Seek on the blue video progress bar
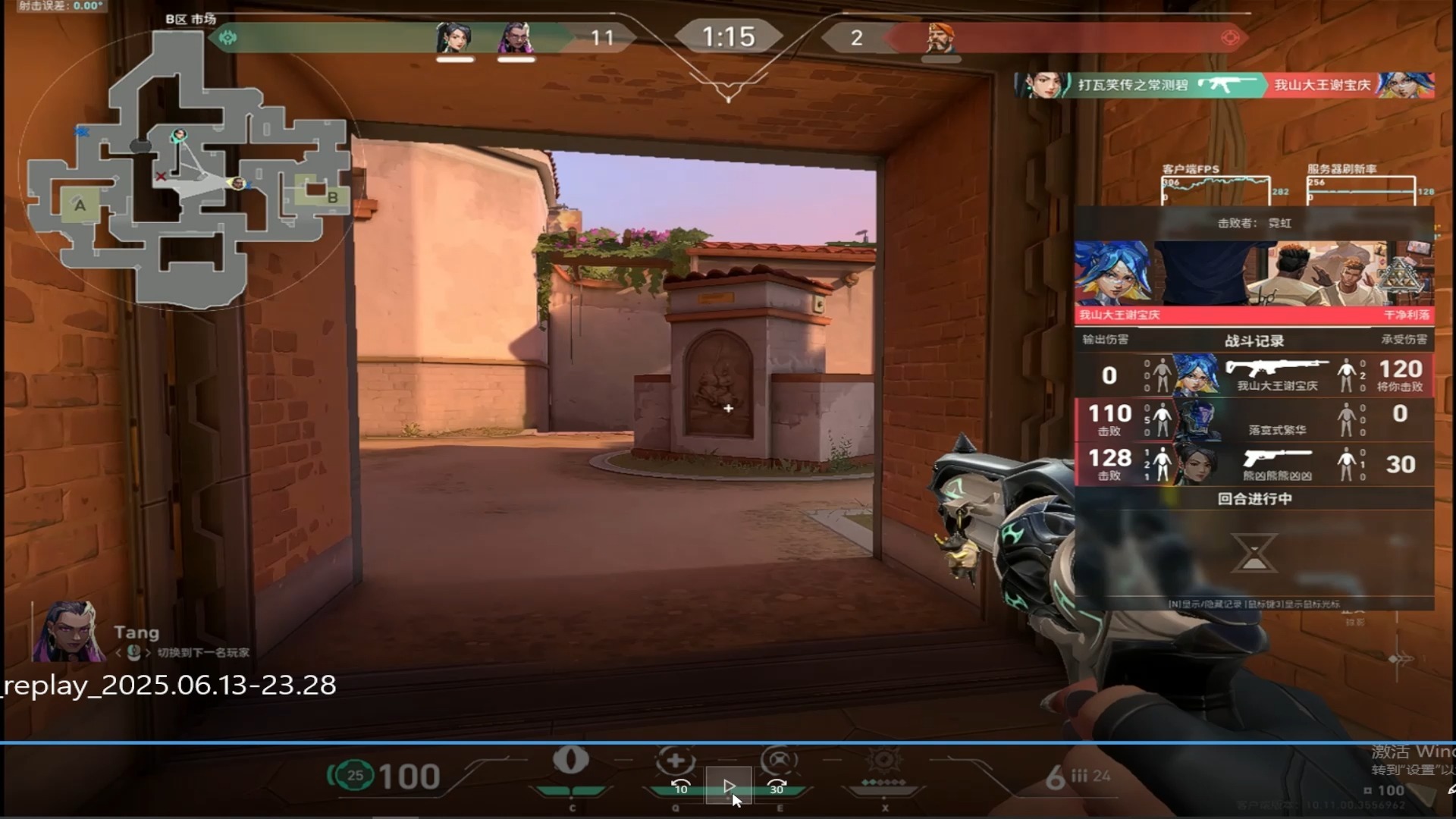This screenshot has height=819, width=1456. click(728, 742)
